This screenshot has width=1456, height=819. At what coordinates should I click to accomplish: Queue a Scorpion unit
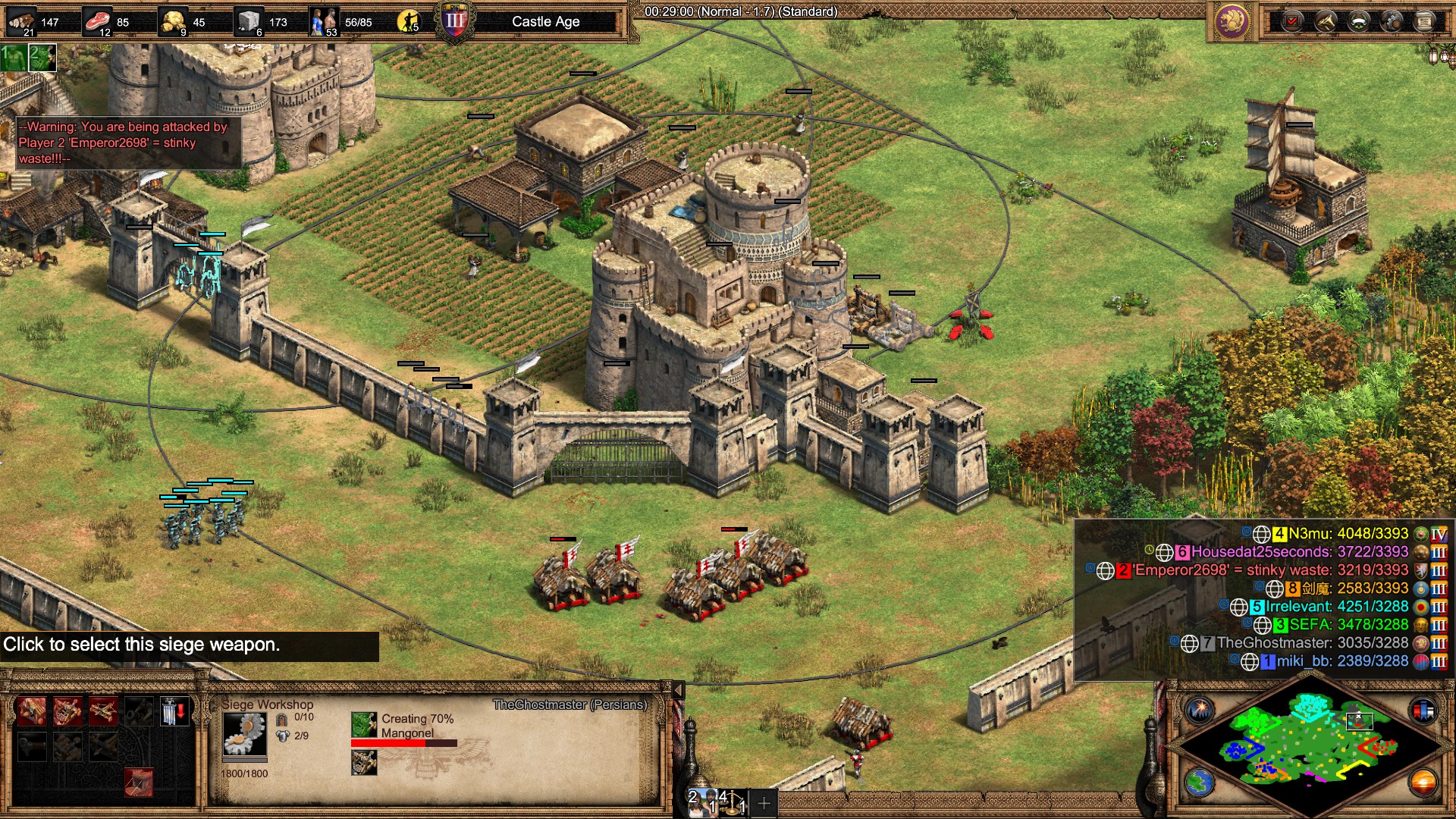[x=103, y=712]
